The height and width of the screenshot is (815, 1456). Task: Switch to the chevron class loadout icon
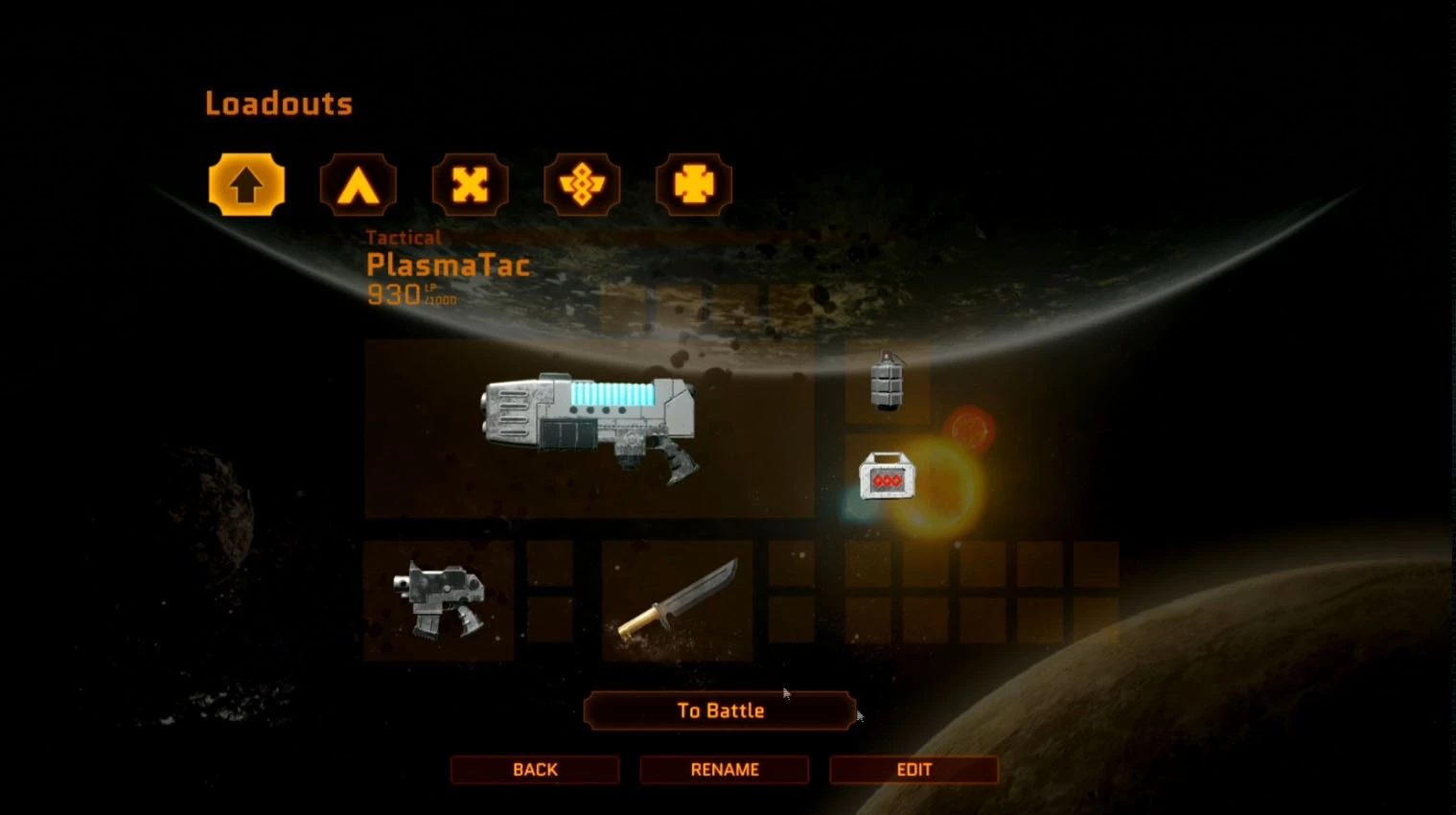(x=358, y=184)
